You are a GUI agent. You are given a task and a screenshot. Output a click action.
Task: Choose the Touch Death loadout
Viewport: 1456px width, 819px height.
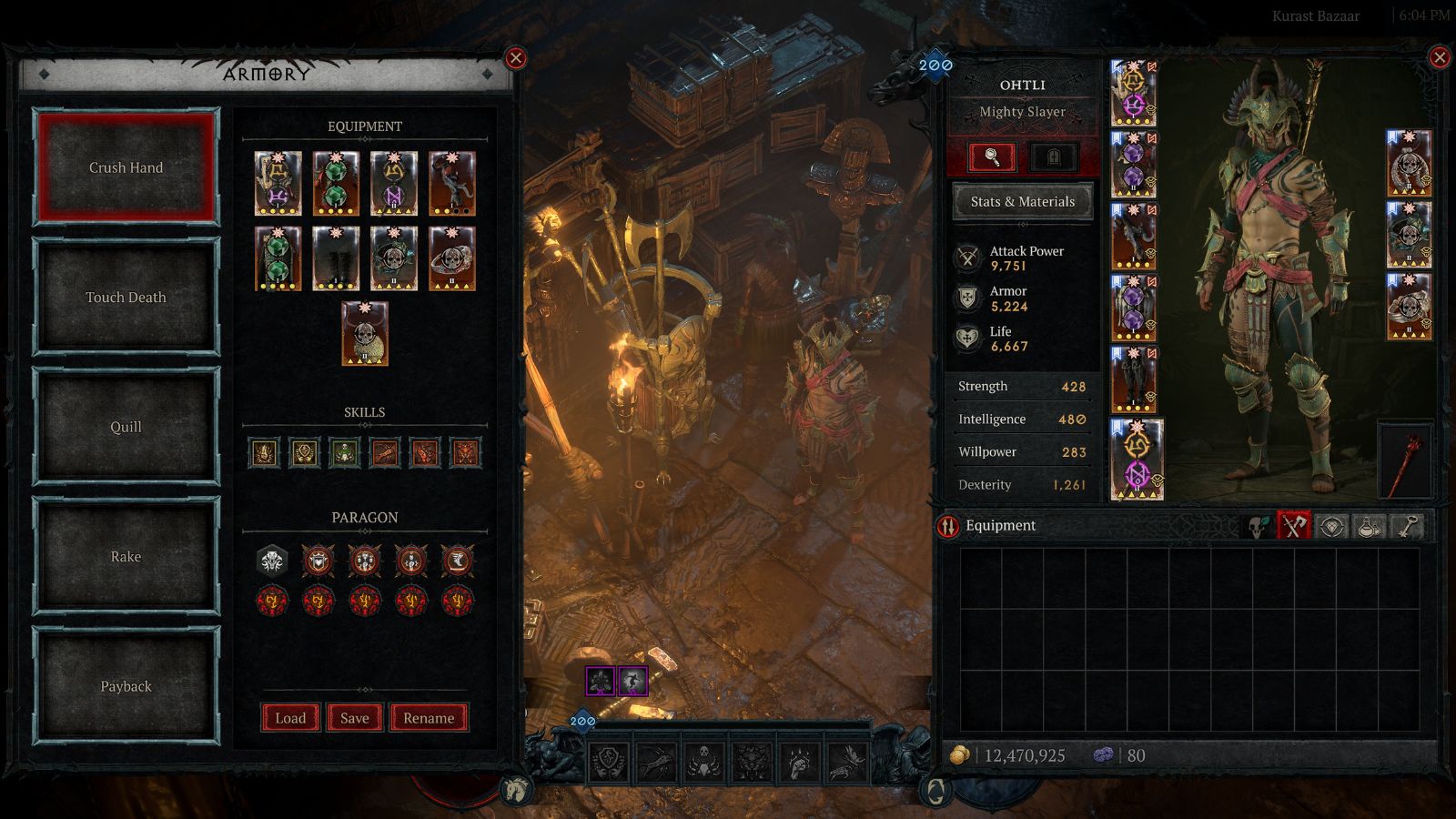tap(126, 298)
